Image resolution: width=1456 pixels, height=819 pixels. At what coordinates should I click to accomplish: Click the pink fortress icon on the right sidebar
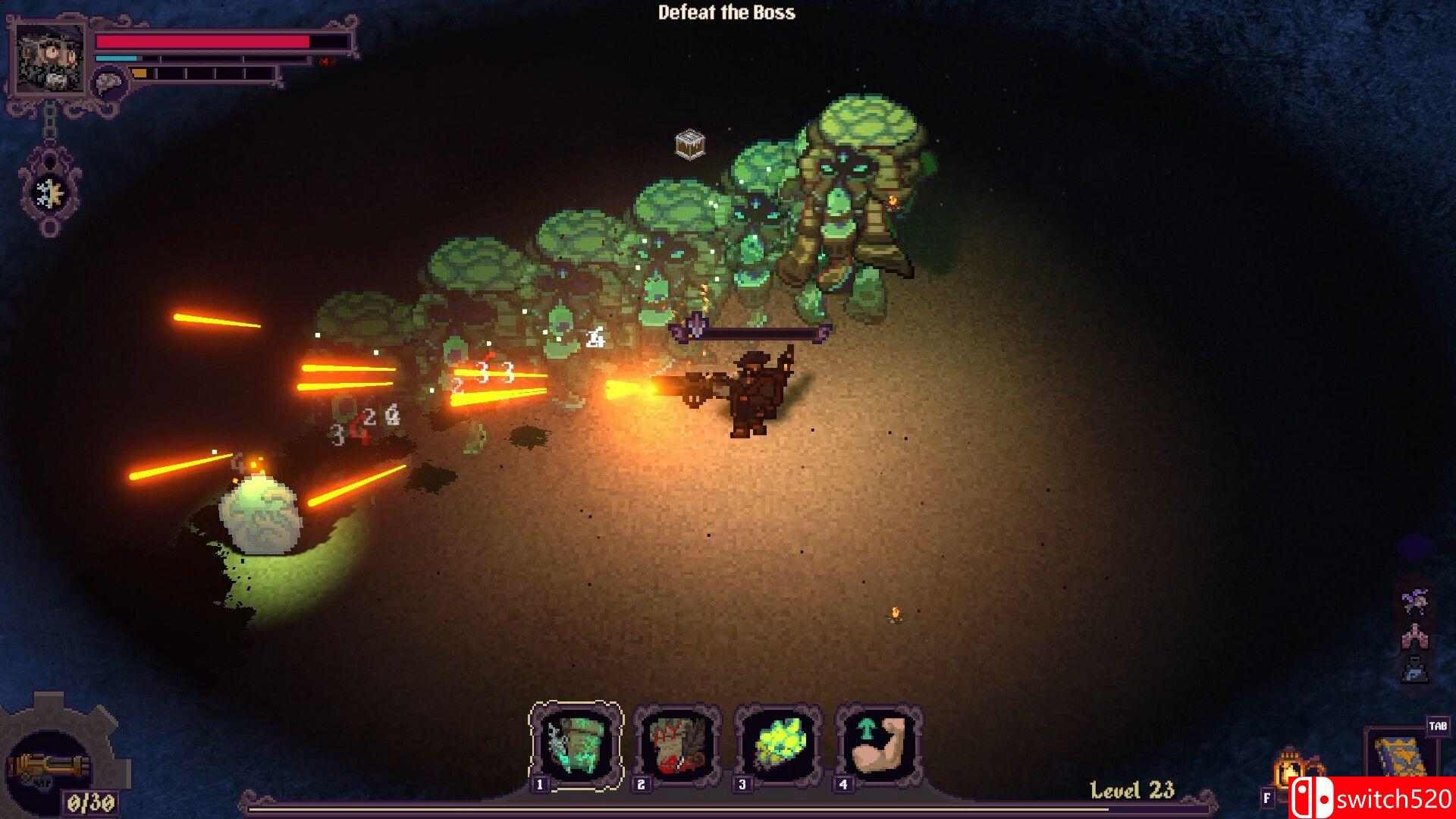tap(1415, 639)
